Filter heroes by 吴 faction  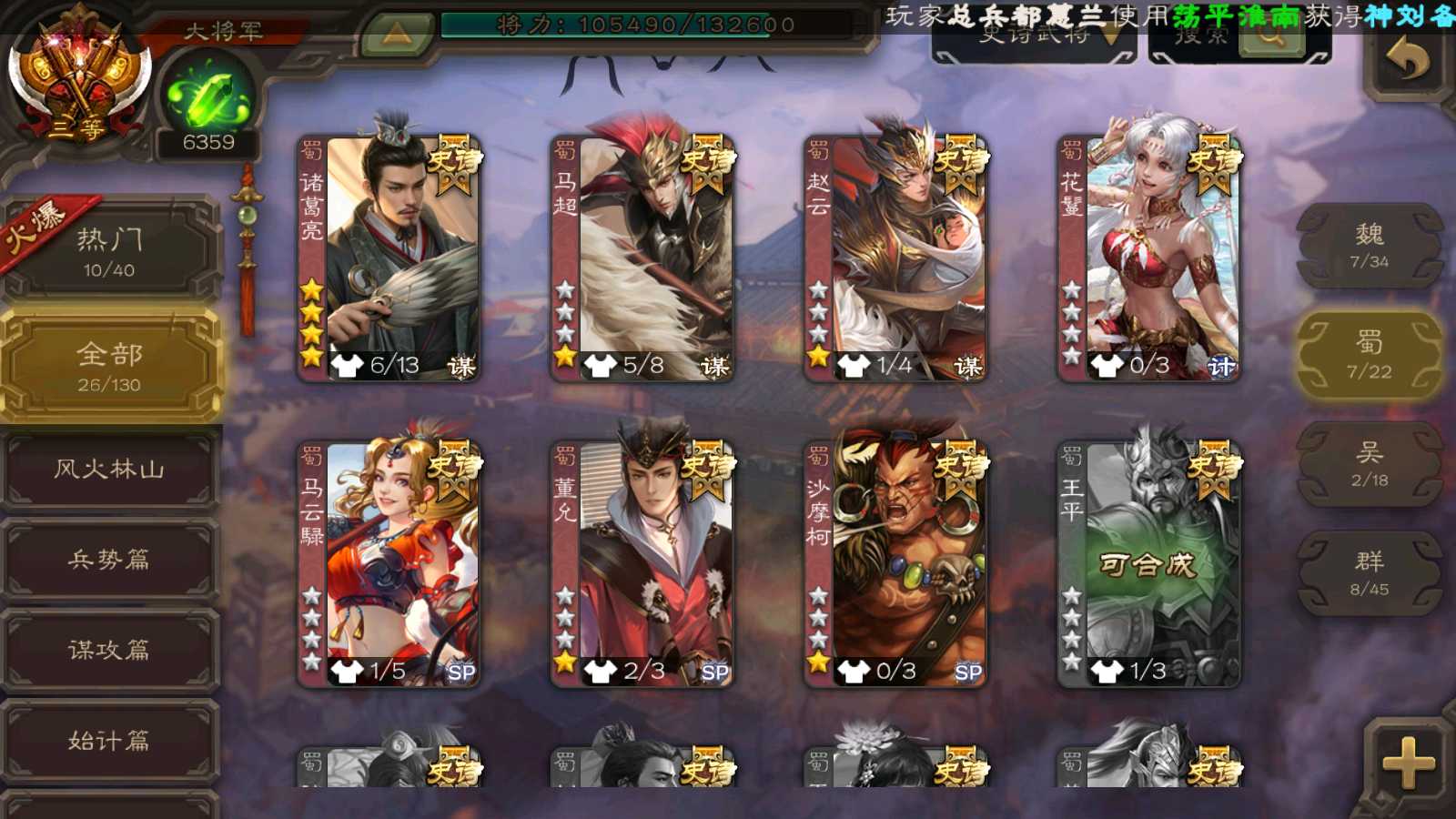[x=1370, y=464]
